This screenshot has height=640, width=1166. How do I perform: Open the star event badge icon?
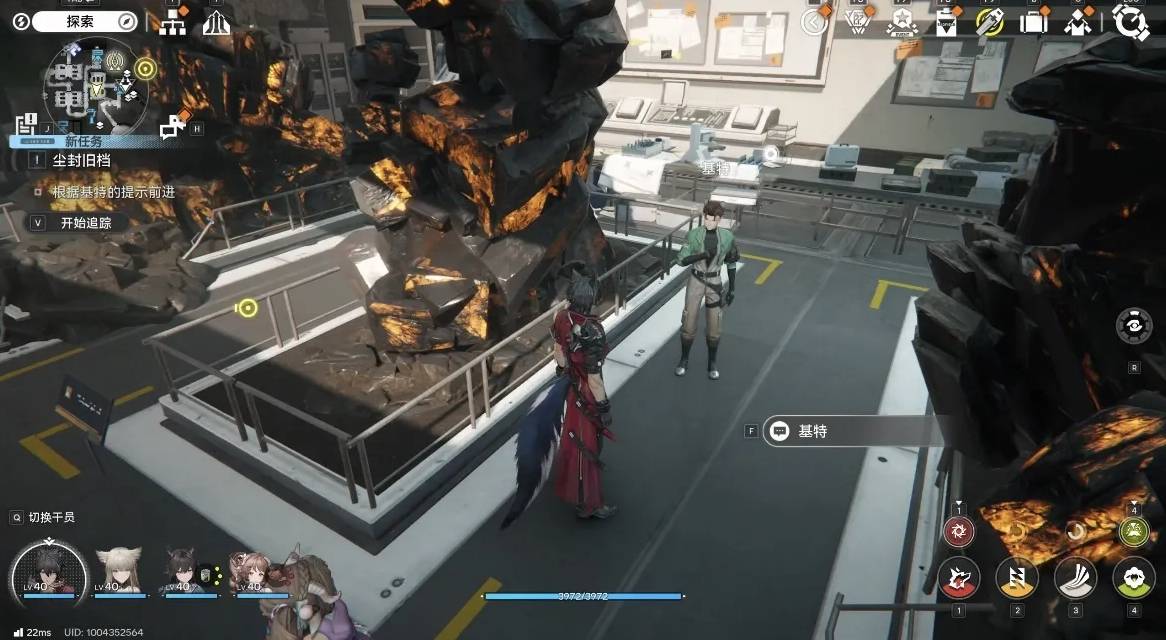(x=901, y=23)
